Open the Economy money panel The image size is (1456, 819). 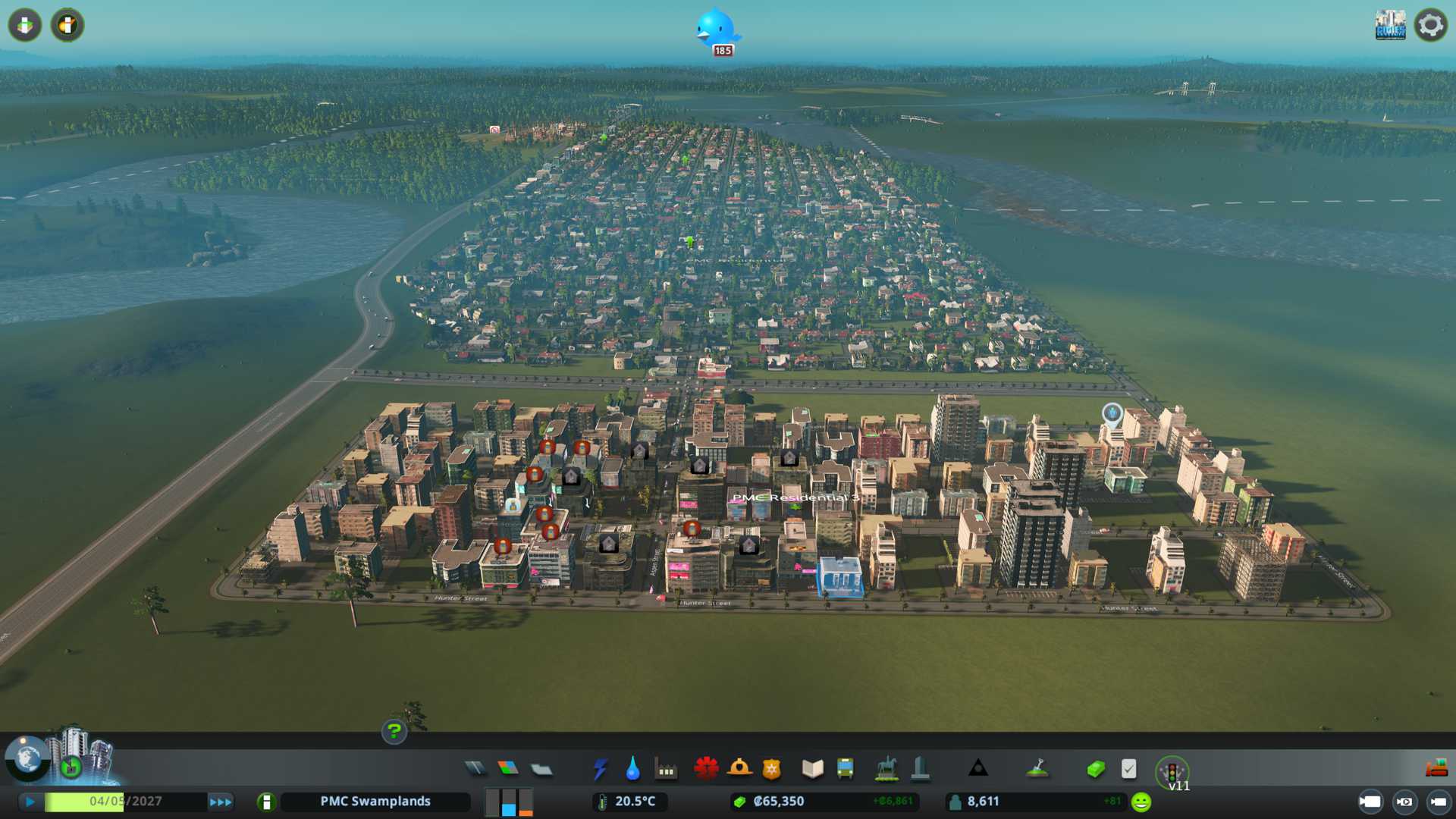pos(1095,769)
